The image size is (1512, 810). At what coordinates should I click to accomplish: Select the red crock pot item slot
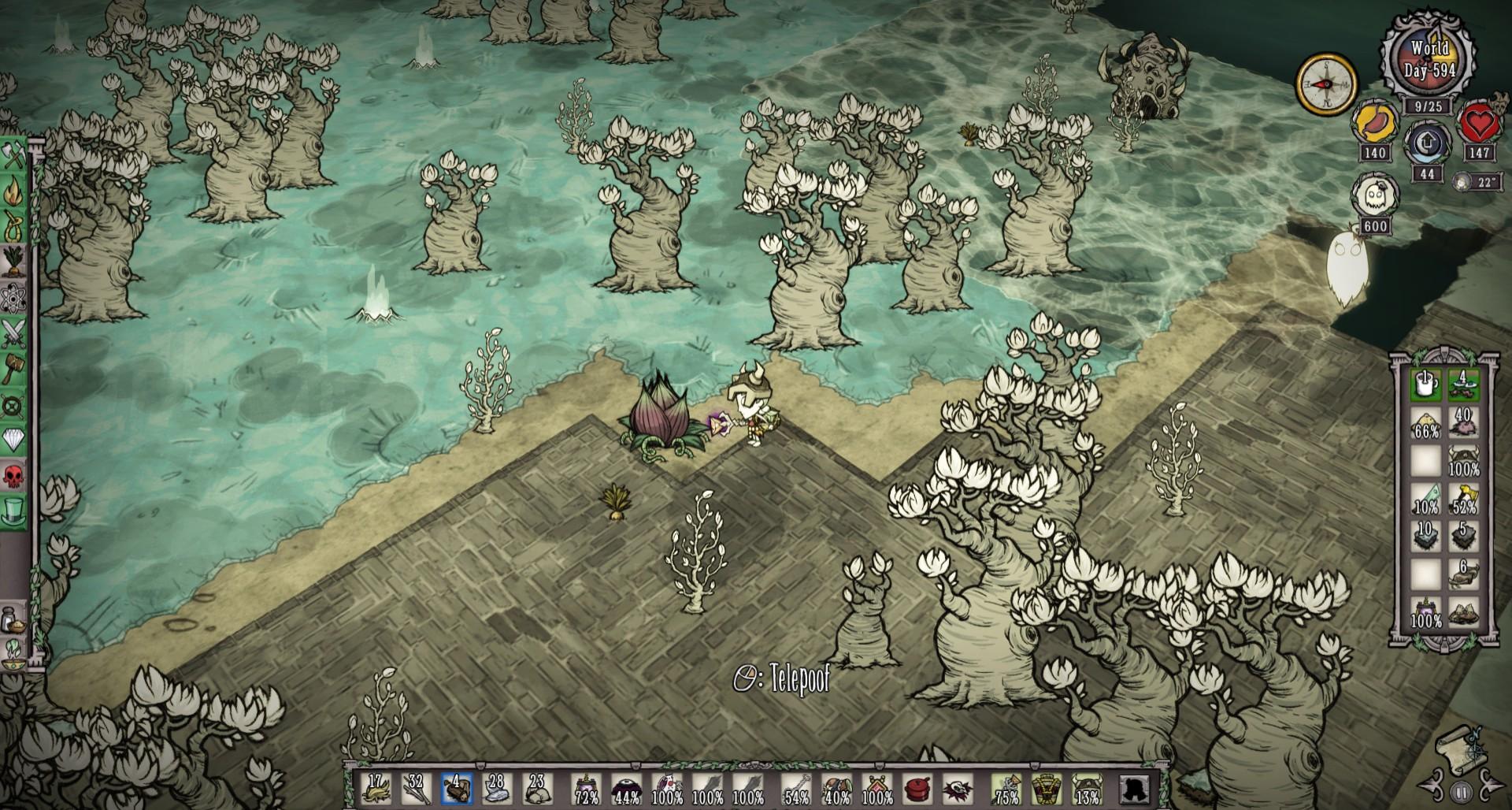[x=917, y=789]
